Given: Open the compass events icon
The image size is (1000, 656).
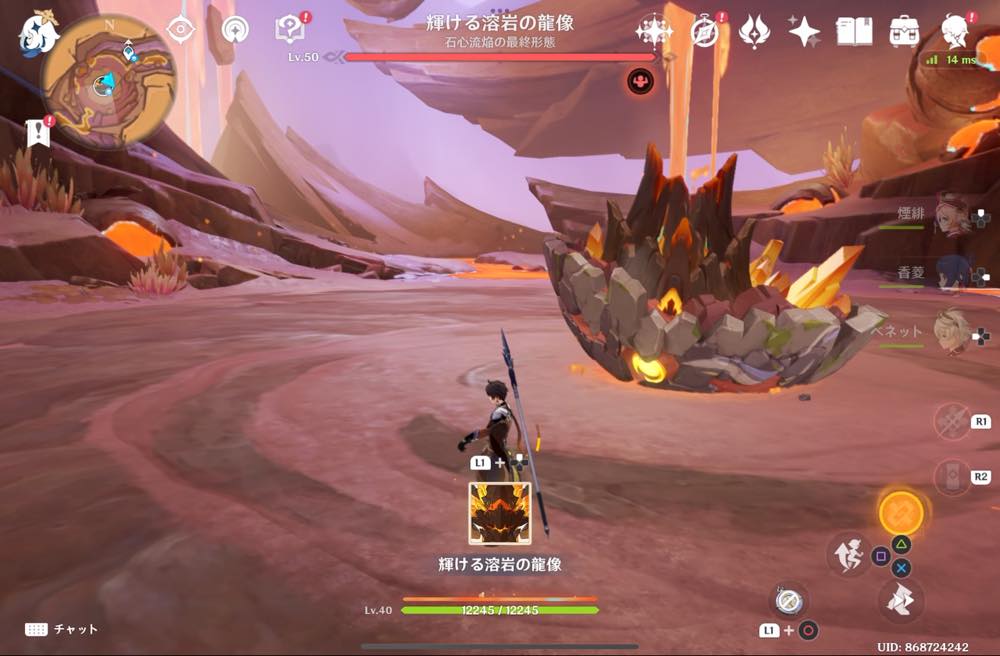Looking at the screenshot, I should [x=706, y=31].
